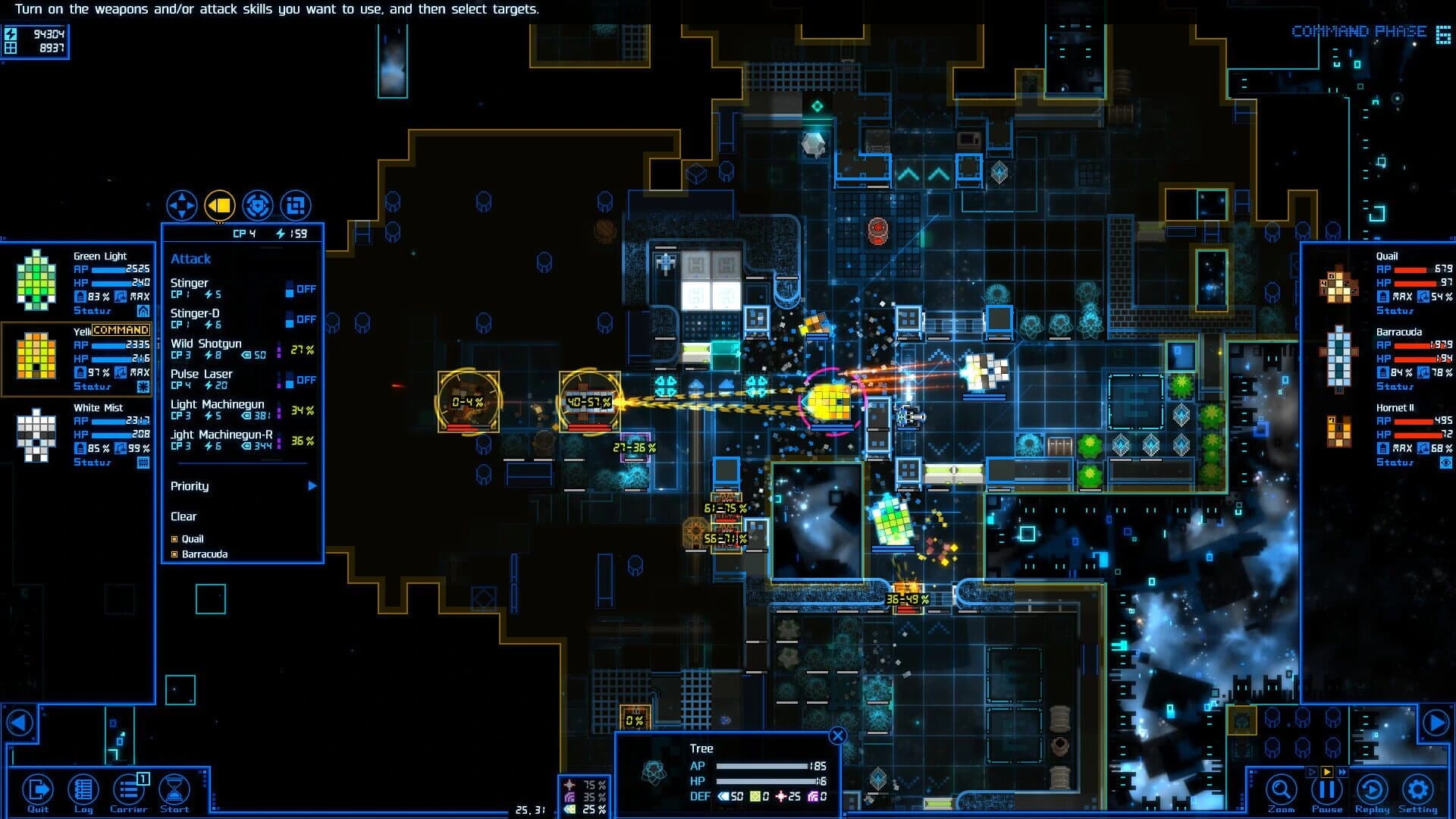Open the battle Log

coord(83,789)
